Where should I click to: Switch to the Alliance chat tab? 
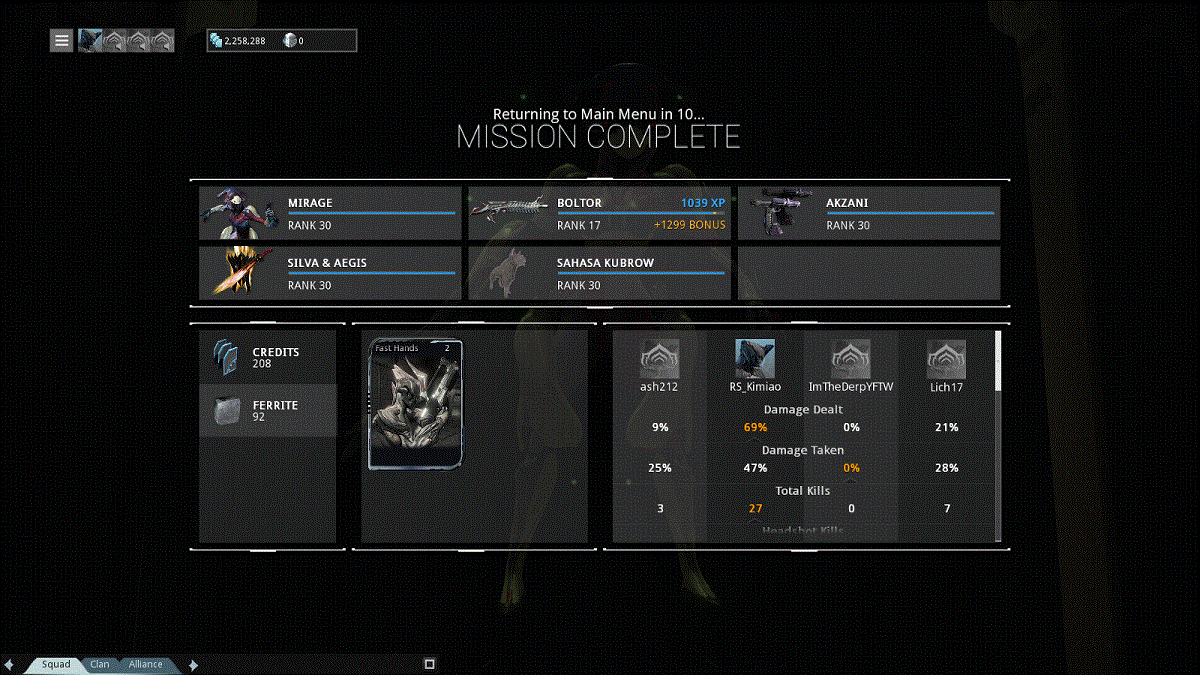point(145,664)
